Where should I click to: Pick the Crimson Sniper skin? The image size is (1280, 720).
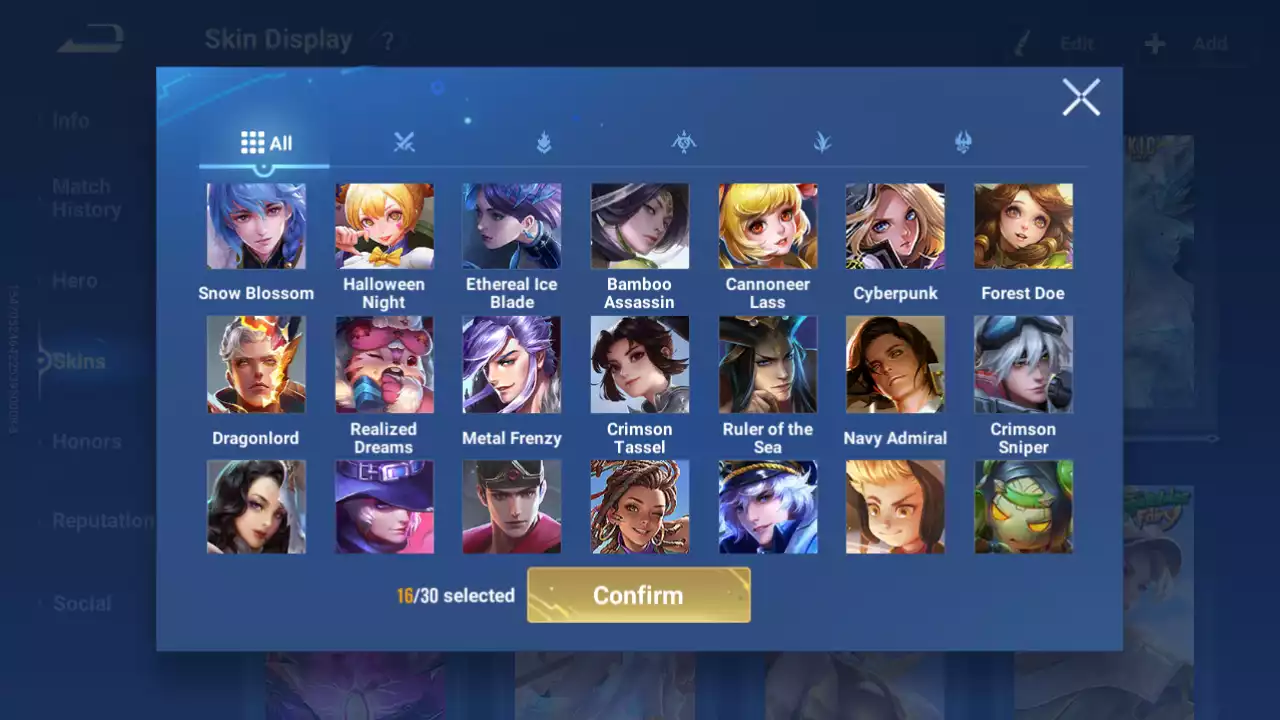(x=1023, y=364)
